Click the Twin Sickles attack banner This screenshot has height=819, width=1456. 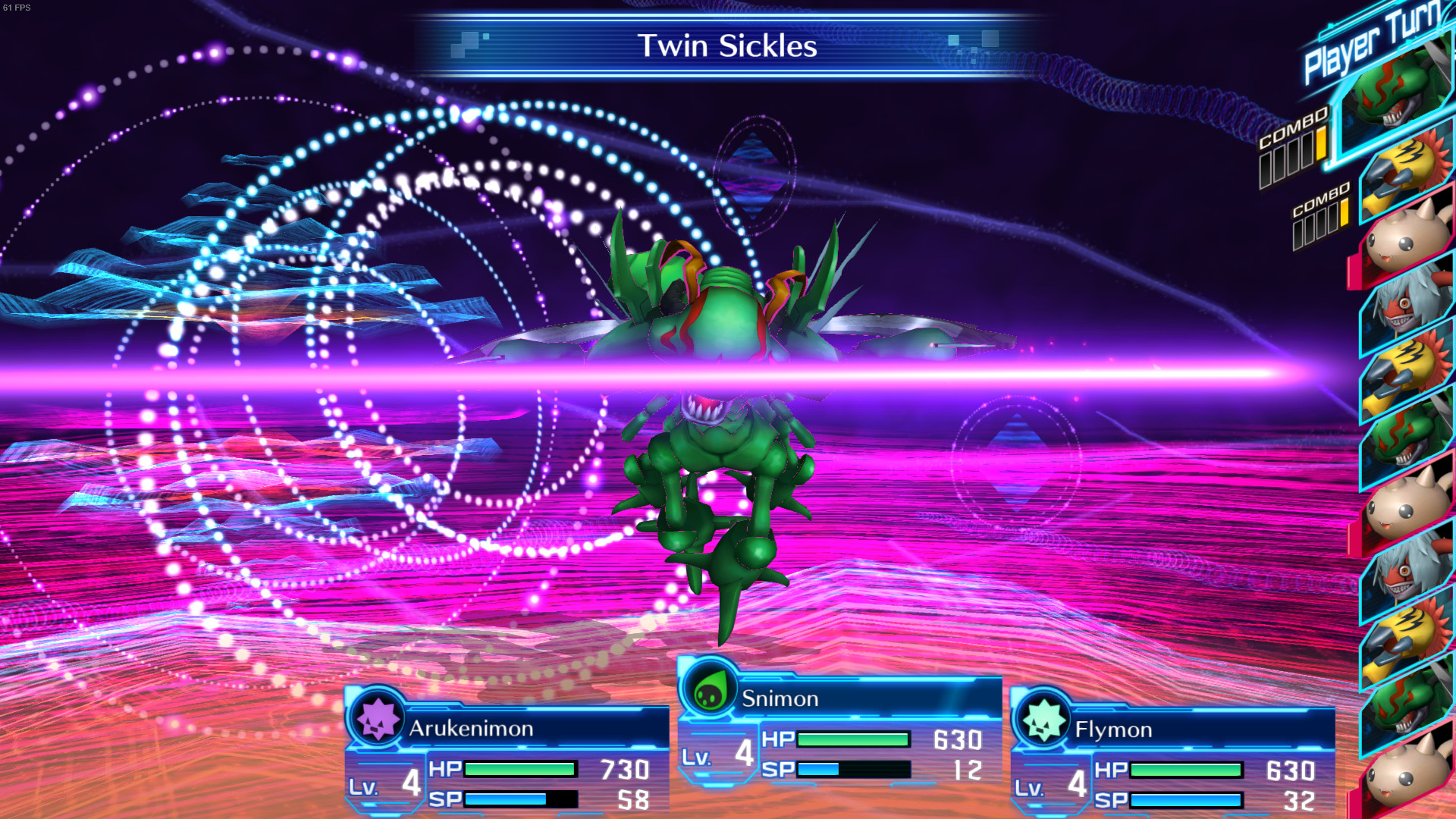pyautogui.click(x=728, y=47)
